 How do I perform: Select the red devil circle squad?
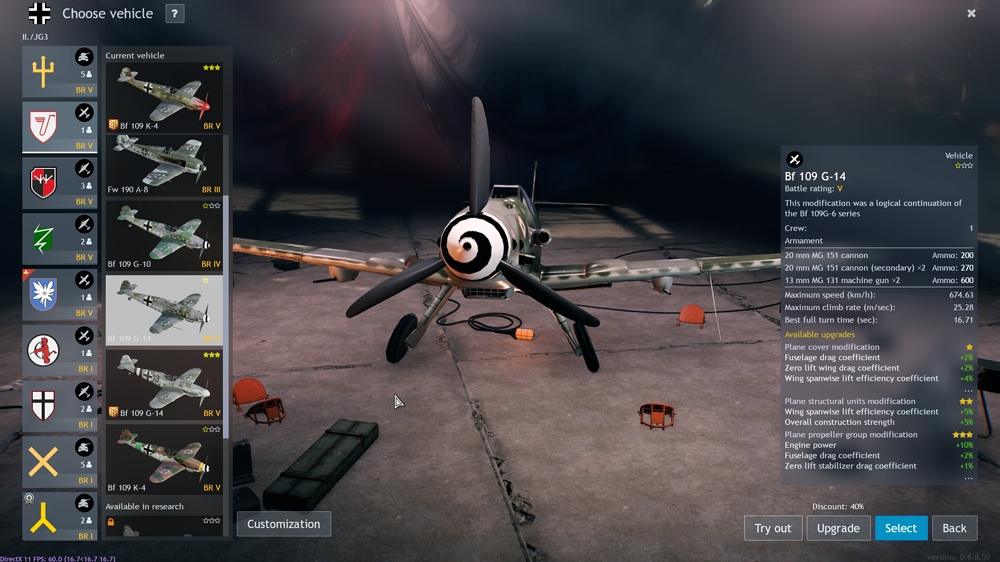tap(60, 350)
